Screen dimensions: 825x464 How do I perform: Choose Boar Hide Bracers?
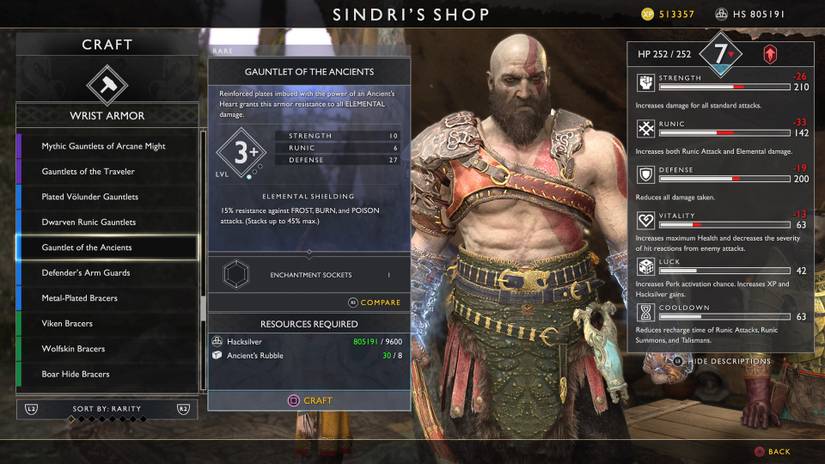coord(76,374)
